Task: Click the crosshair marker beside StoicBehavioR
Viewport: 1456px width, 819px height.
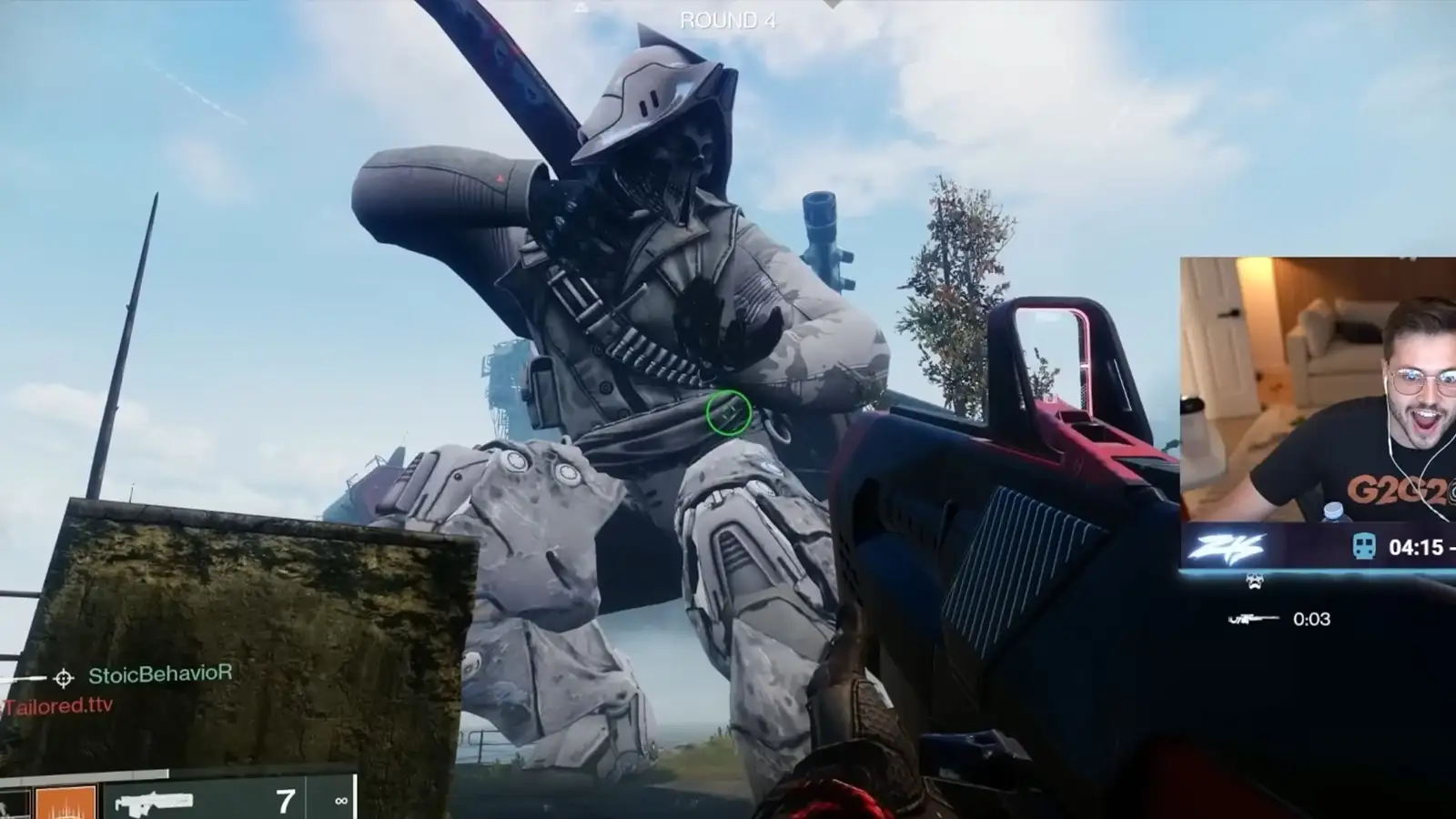Action: click(x=63, y=676)
